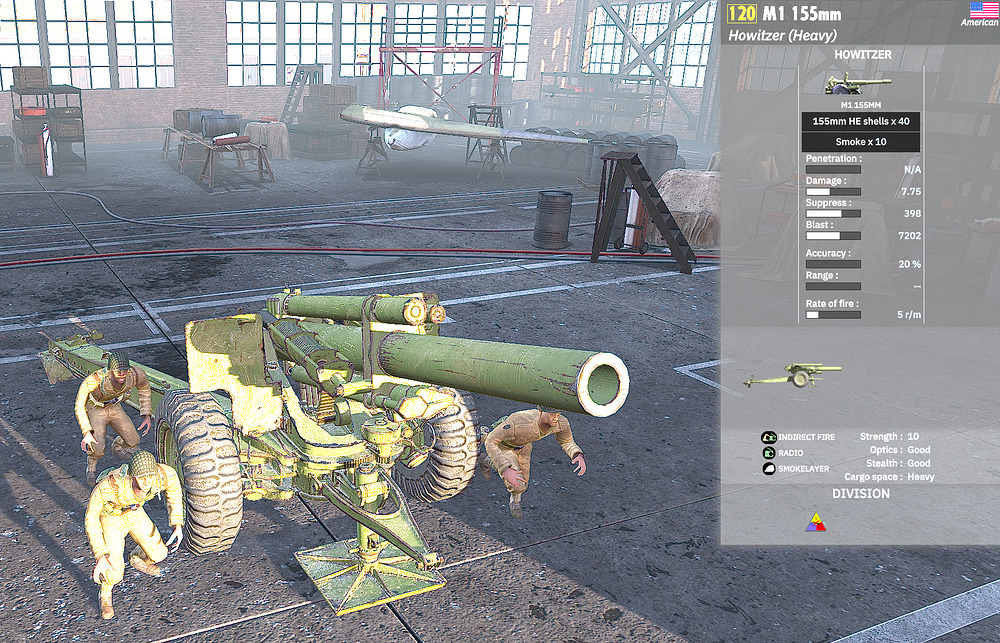Click the American flag icon
This screenshot has width=1000, height=643.
tap(980, 10)
